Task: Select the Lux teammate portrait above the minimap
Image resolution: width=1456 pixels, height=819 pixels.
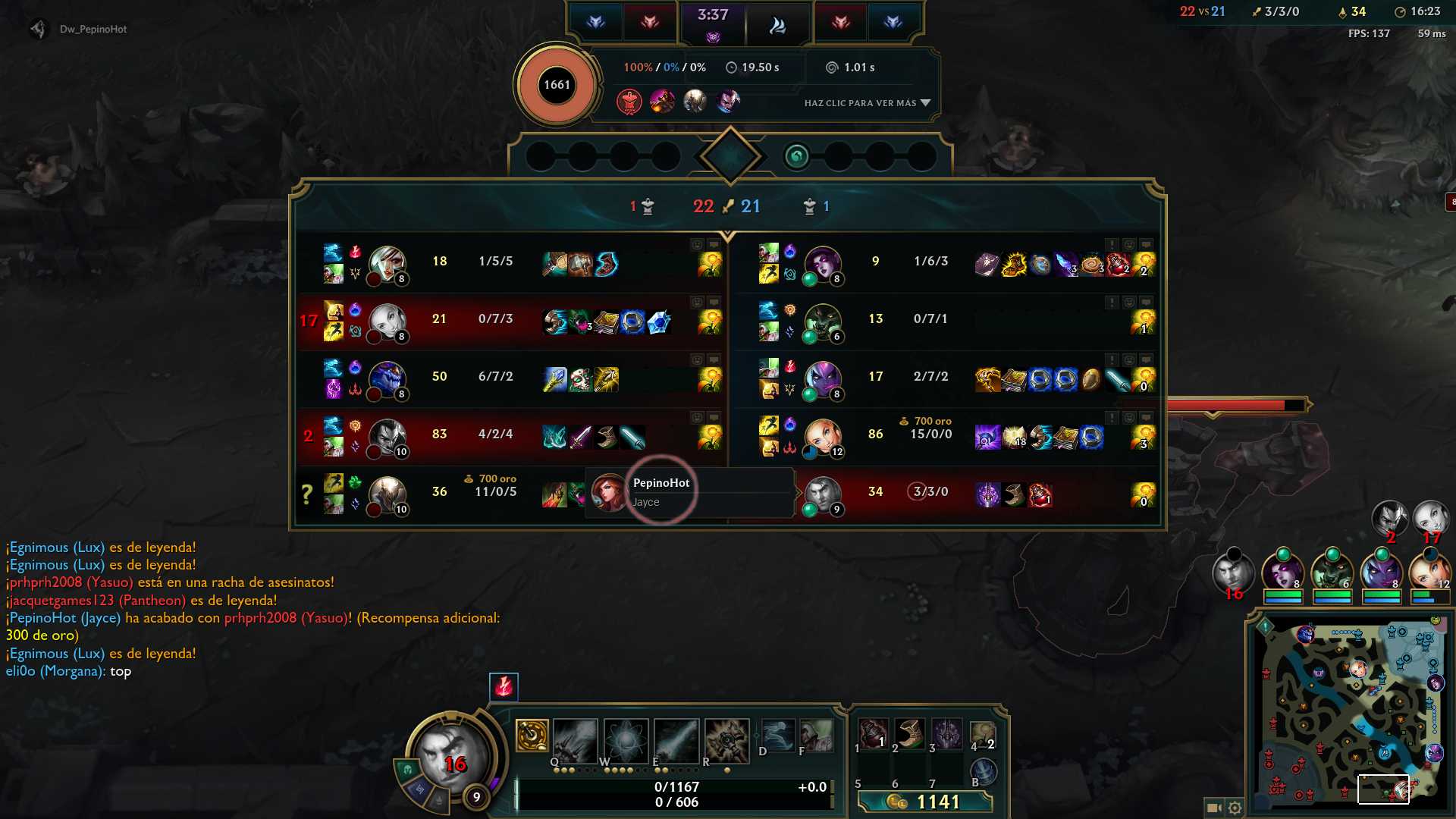Action: tap(1429, 574)
